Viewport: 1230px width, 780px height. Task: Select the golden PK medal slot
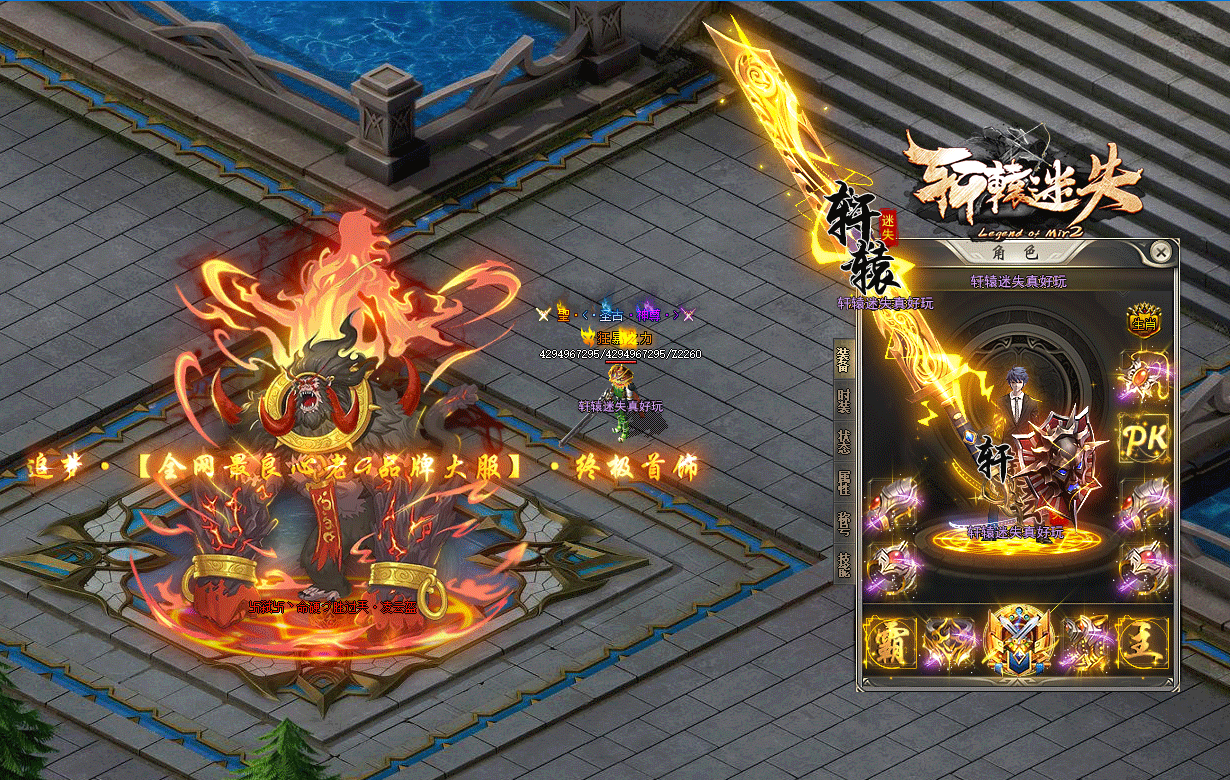[1143, 439]
